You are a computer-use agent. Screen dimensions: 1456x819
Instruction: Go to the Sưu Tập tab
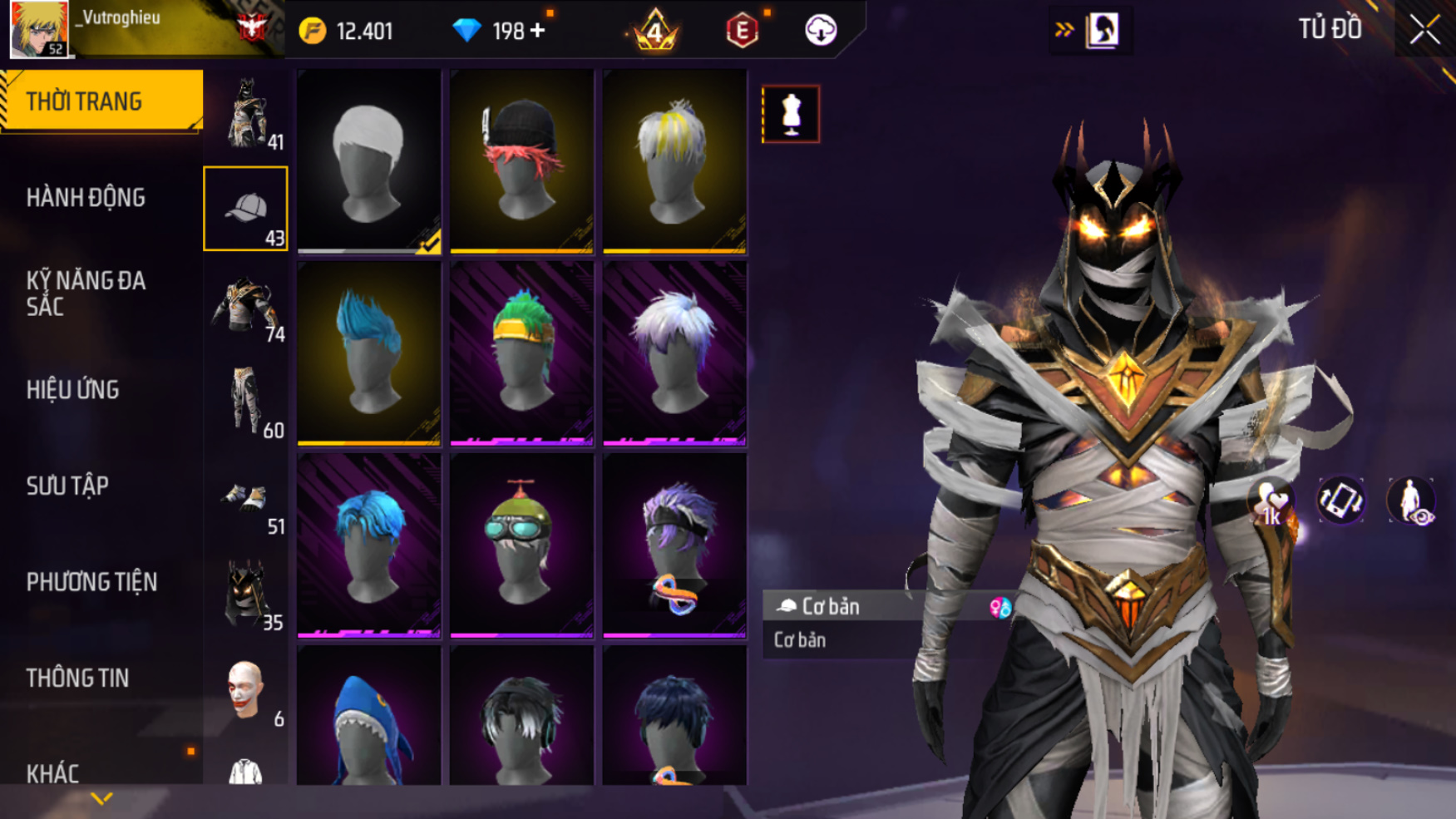[67, 486]
